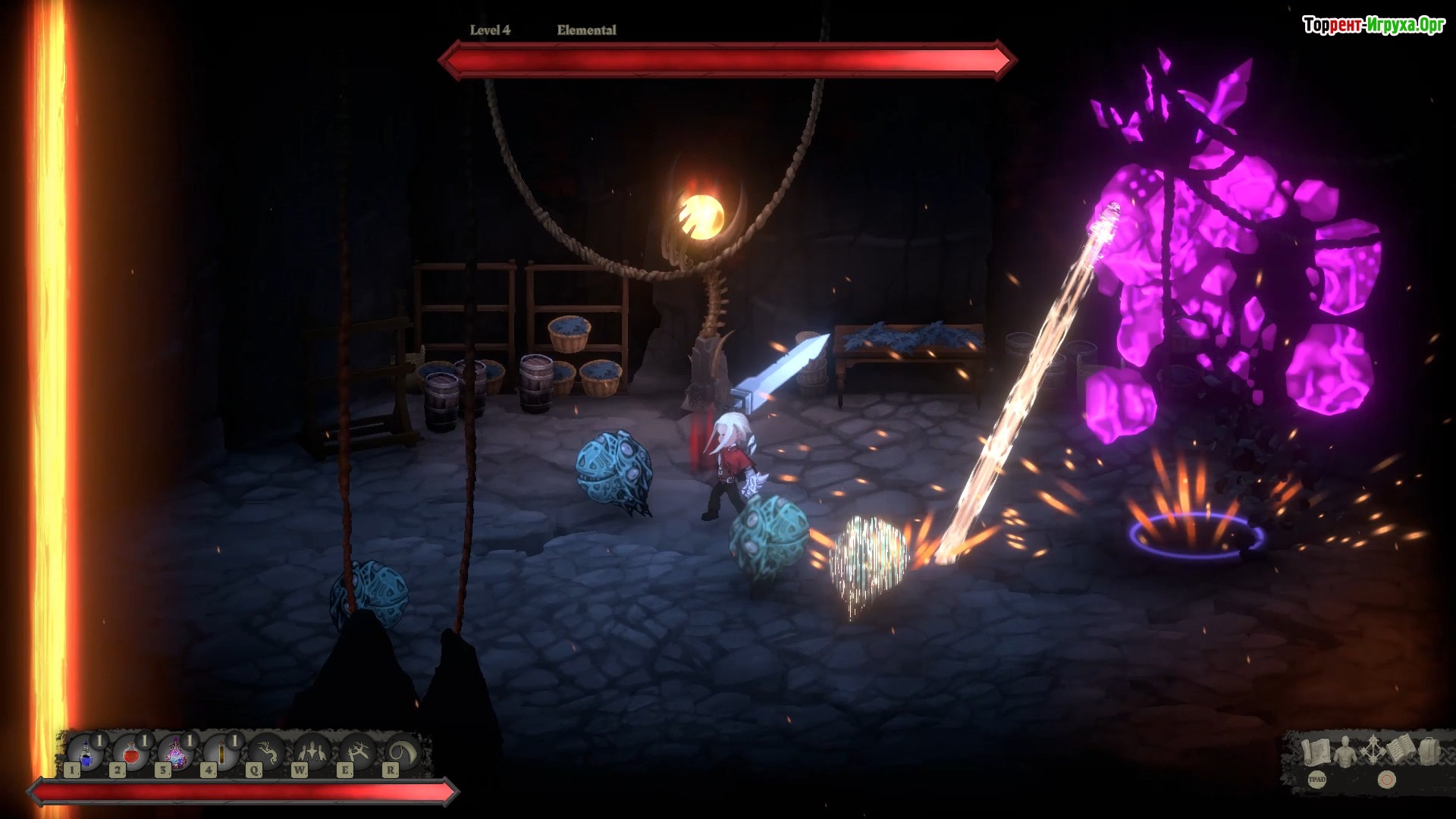Drink the red health potion

[x=131, y=754]
